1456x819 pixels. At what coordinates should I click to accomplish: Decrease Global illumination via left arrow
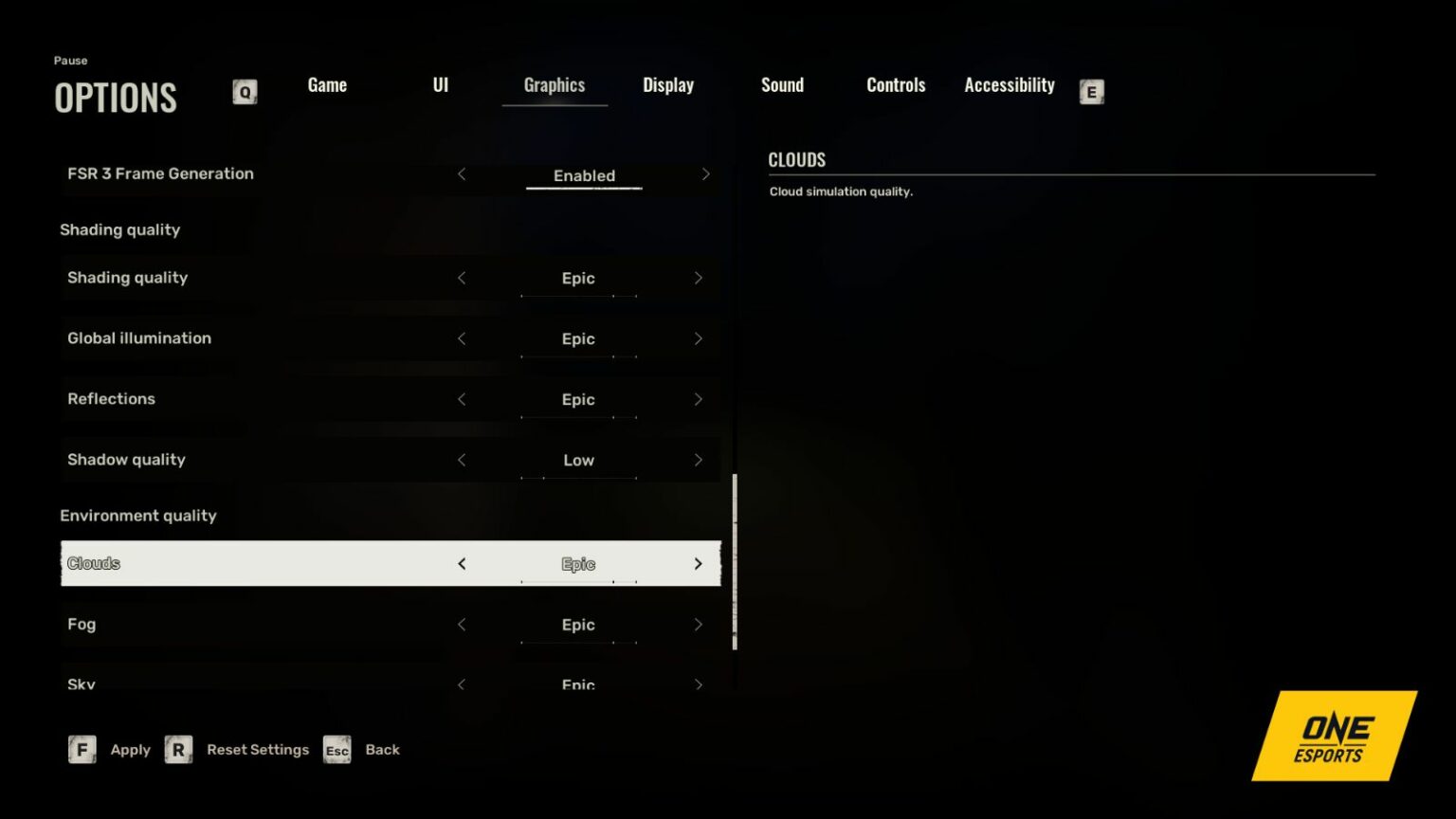[462, 338]
